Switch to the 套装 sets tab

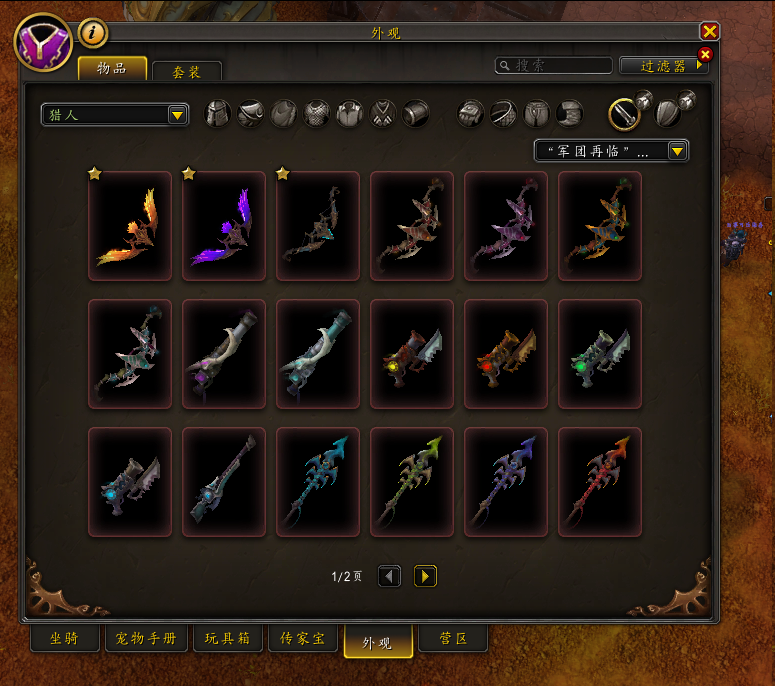[x=186, y=71]
